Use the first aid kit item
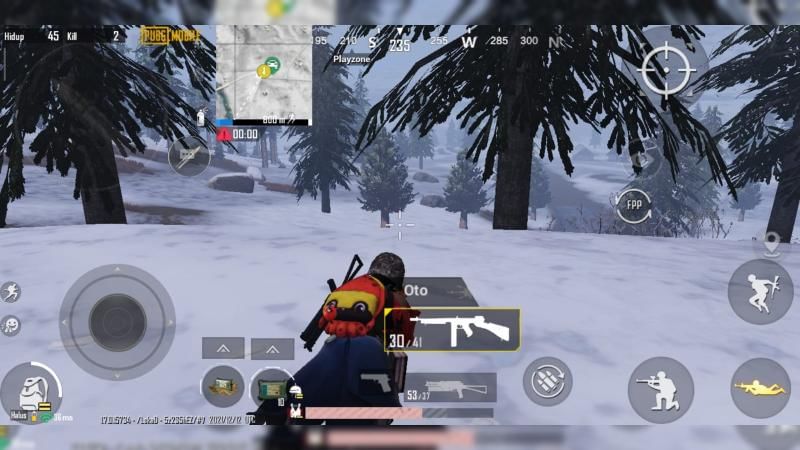 (271, 386)
